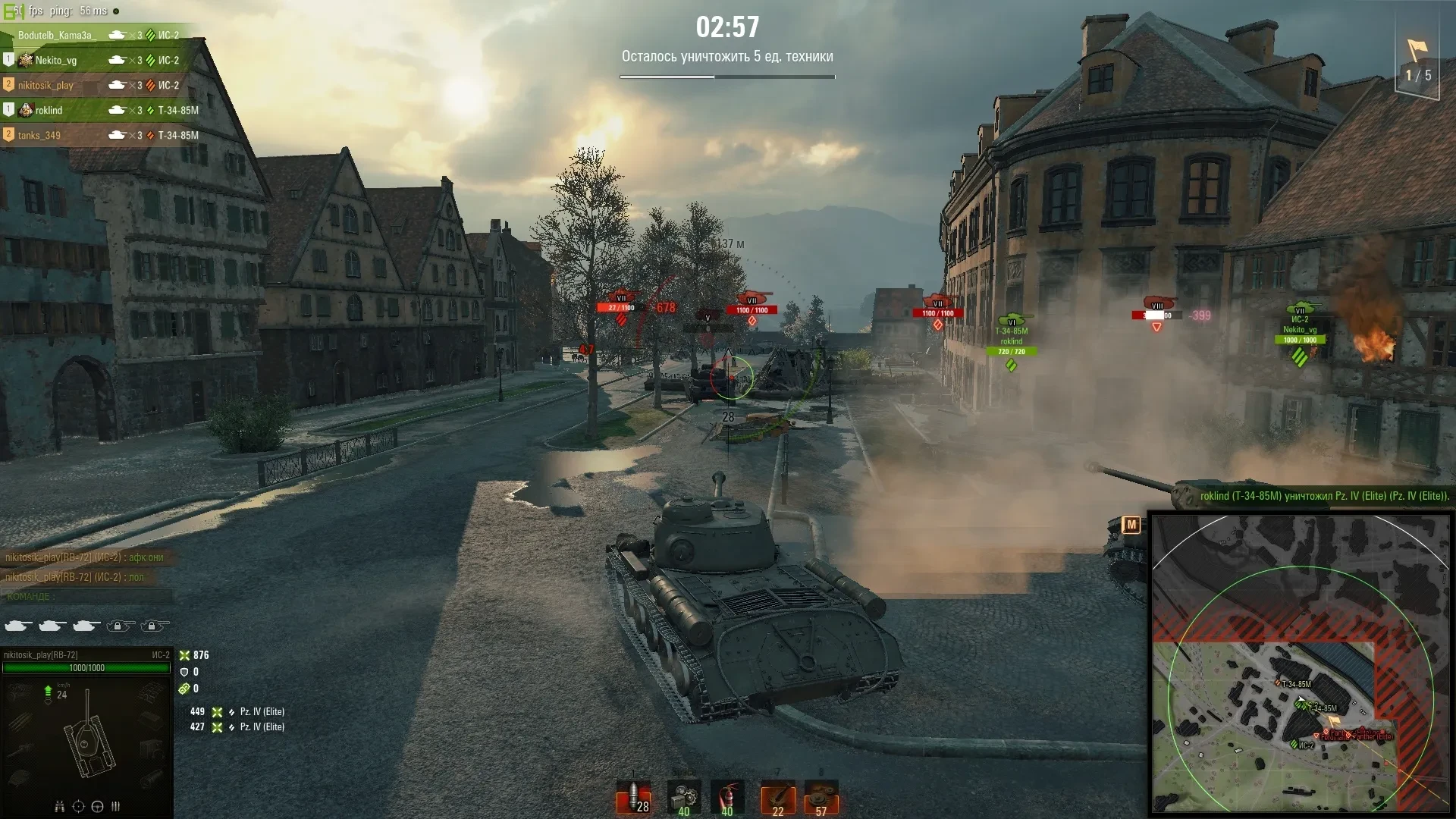Viewport: 1456px width, 819px height.
Task: Select tanks_349 in the team list
Action: coord(39,136)
